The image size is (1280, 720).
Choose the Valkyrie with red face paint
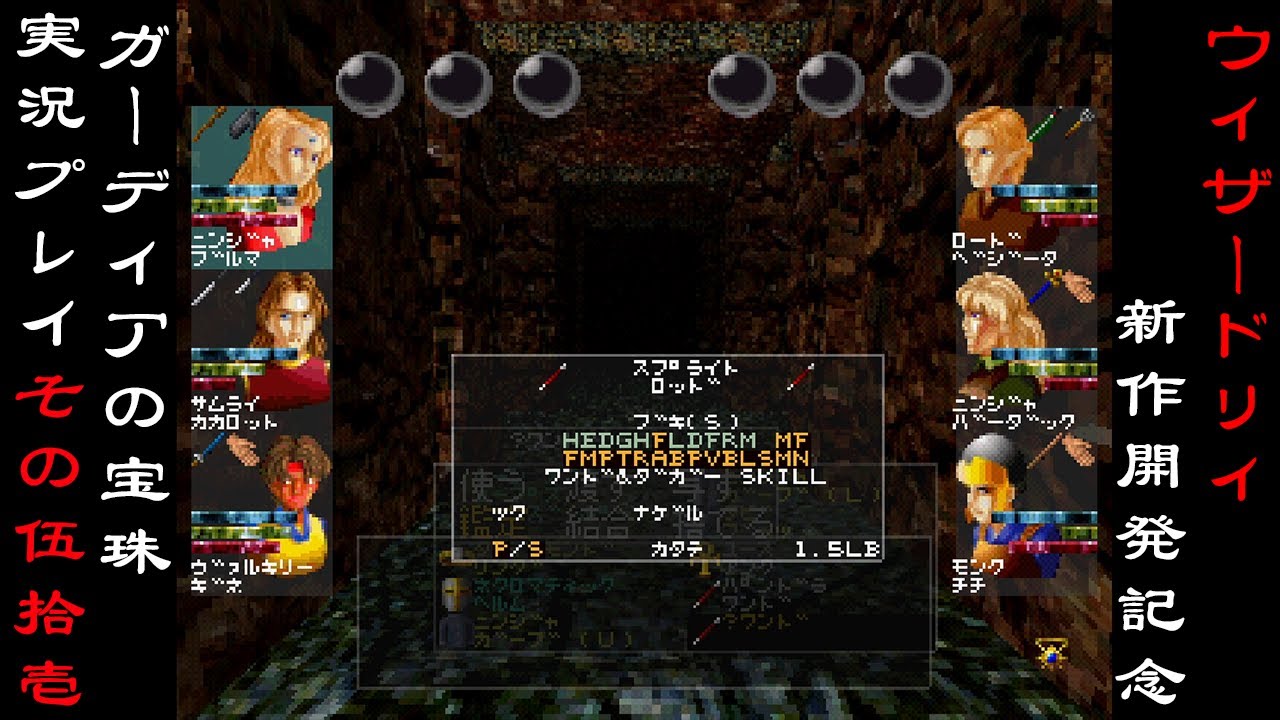pos(262,490)
